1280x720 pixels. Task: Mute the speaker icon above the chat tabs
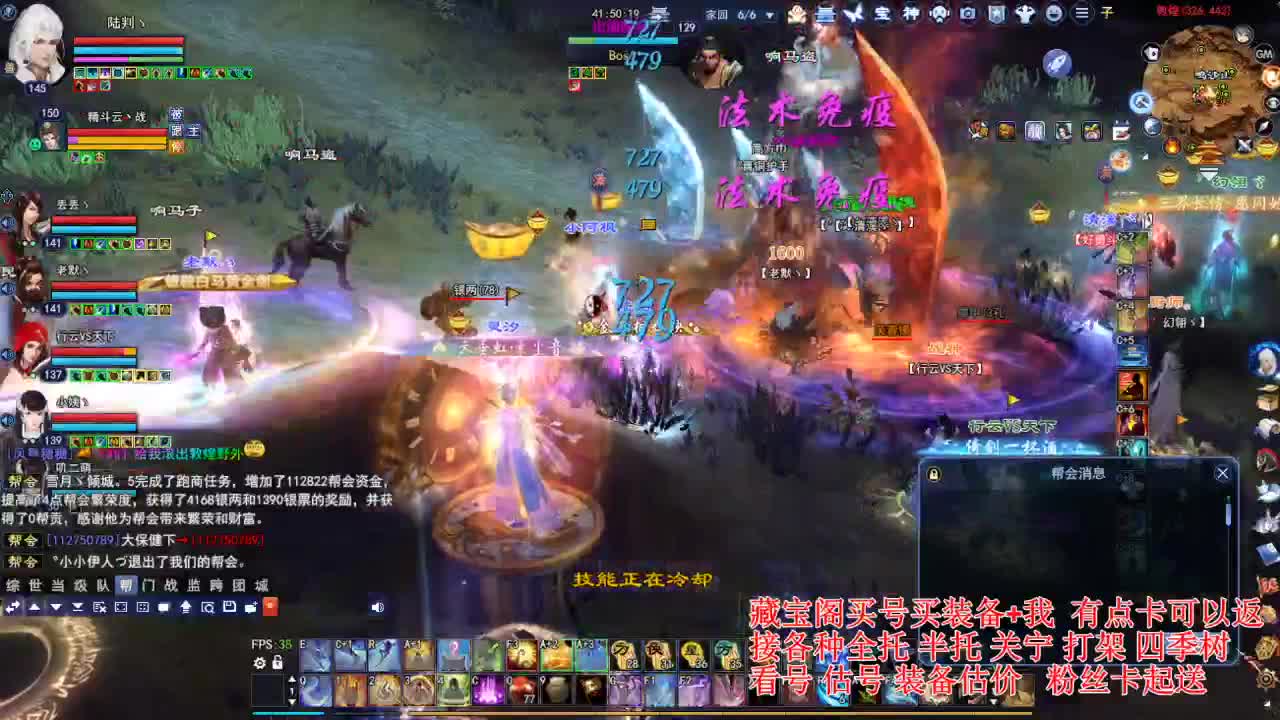point(377,607)
